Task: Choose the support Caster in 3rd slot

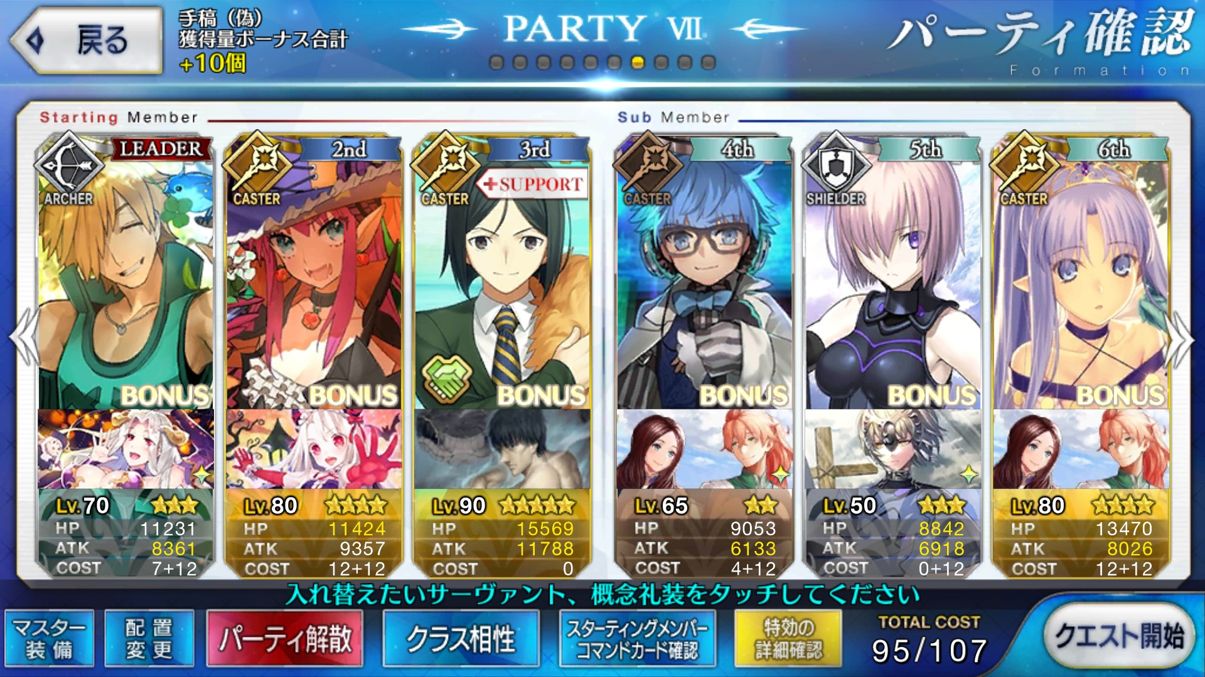Action: click(x=500, y=280)
